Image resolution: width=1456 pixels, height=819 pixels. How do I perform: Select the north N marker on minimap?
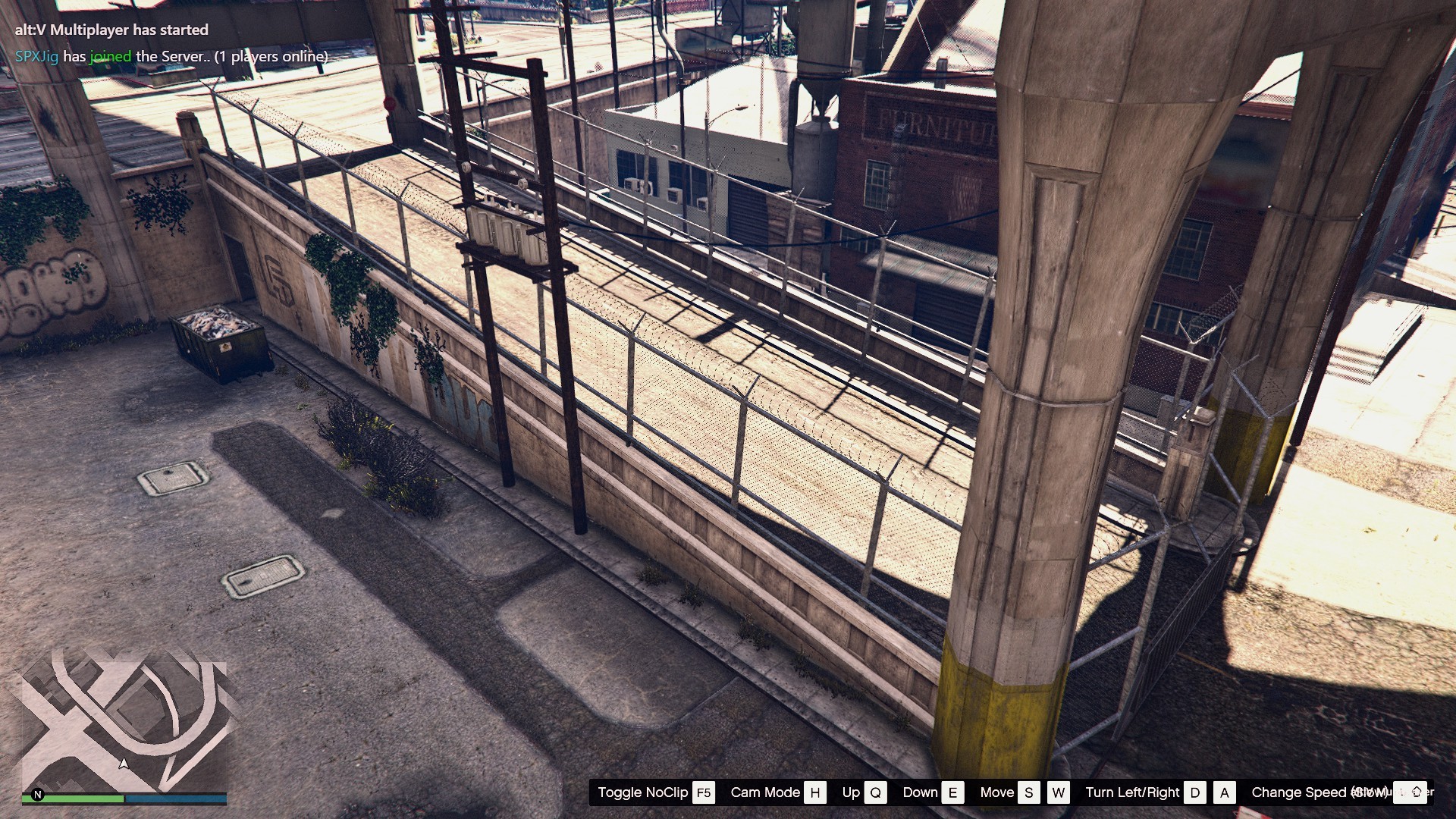38,795
